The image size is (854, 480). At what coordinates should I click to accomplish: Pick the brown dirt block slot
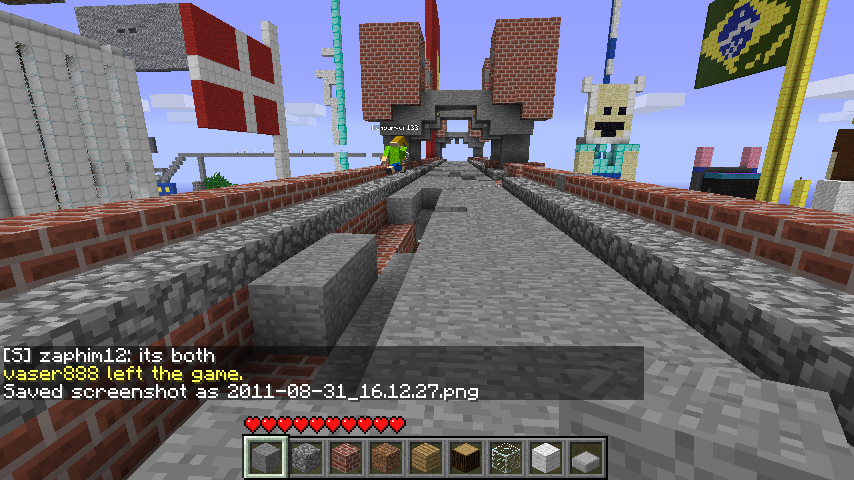(385, 458)
